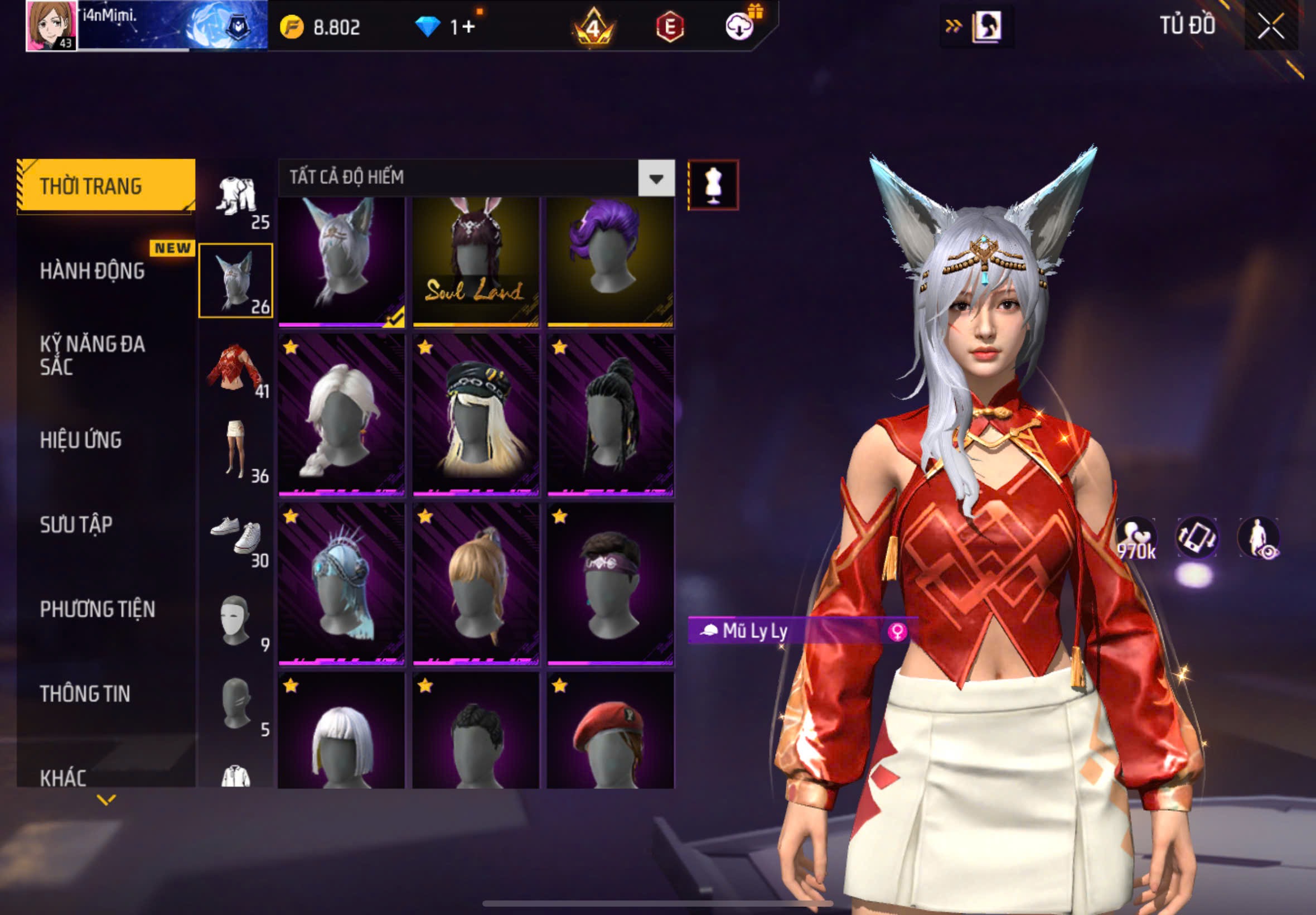Viewport: 1316px width, 915px height.
Task: Open the red top clothing subcategory
Action: 235,369
